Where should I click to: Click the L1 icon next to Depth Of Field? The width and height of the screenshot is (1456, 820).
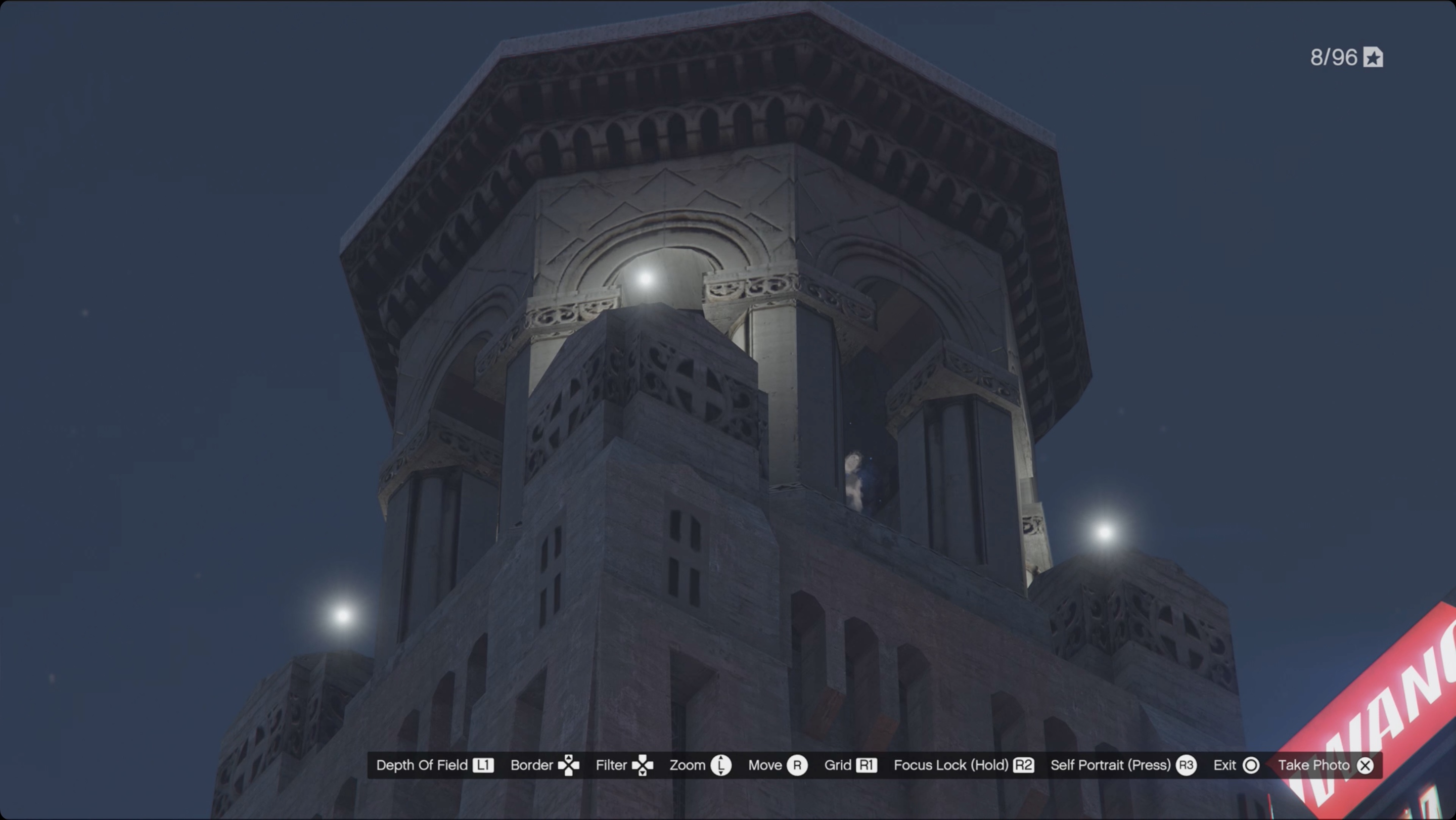tap(483, 765)
